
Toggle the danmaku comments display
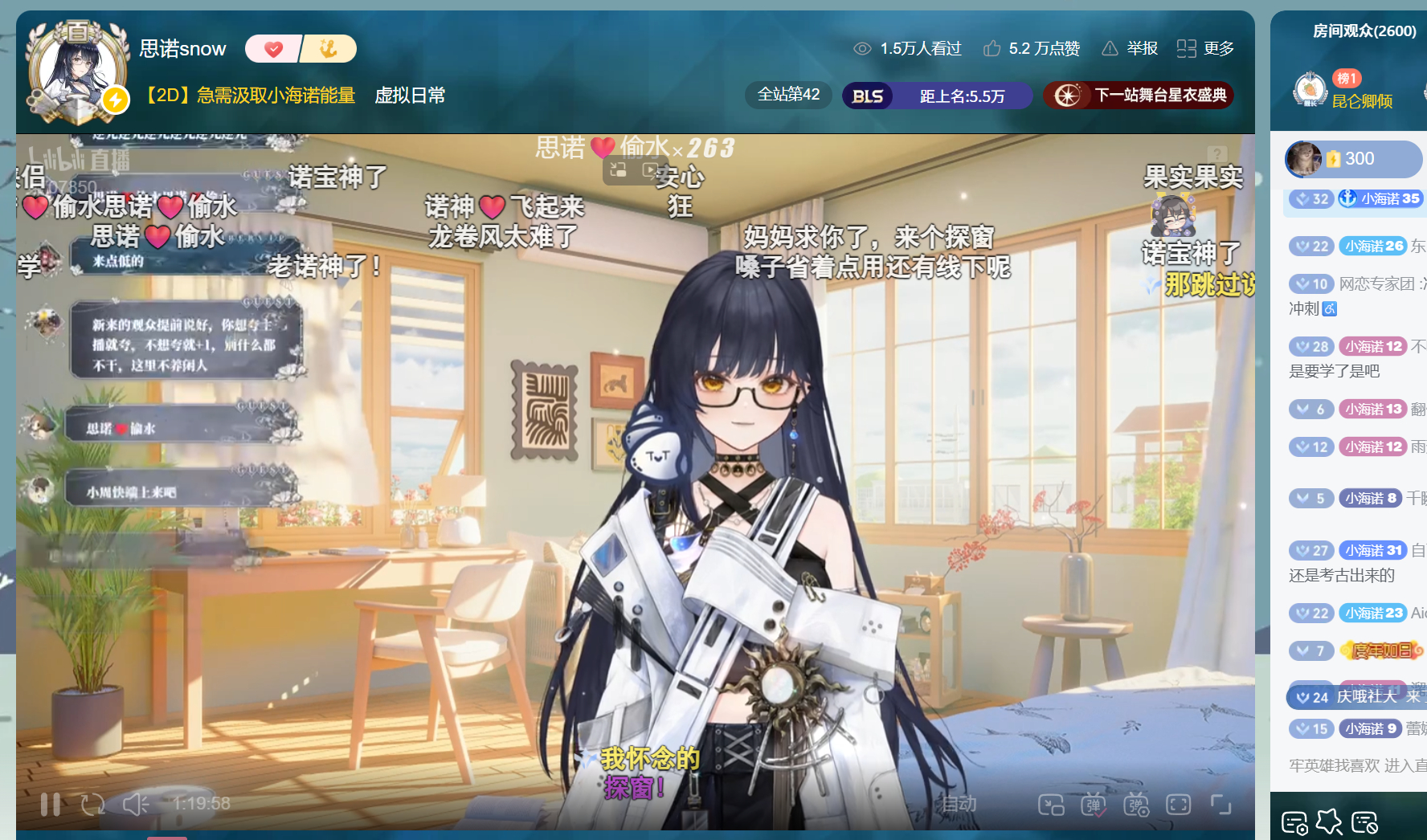[1094, 804]
